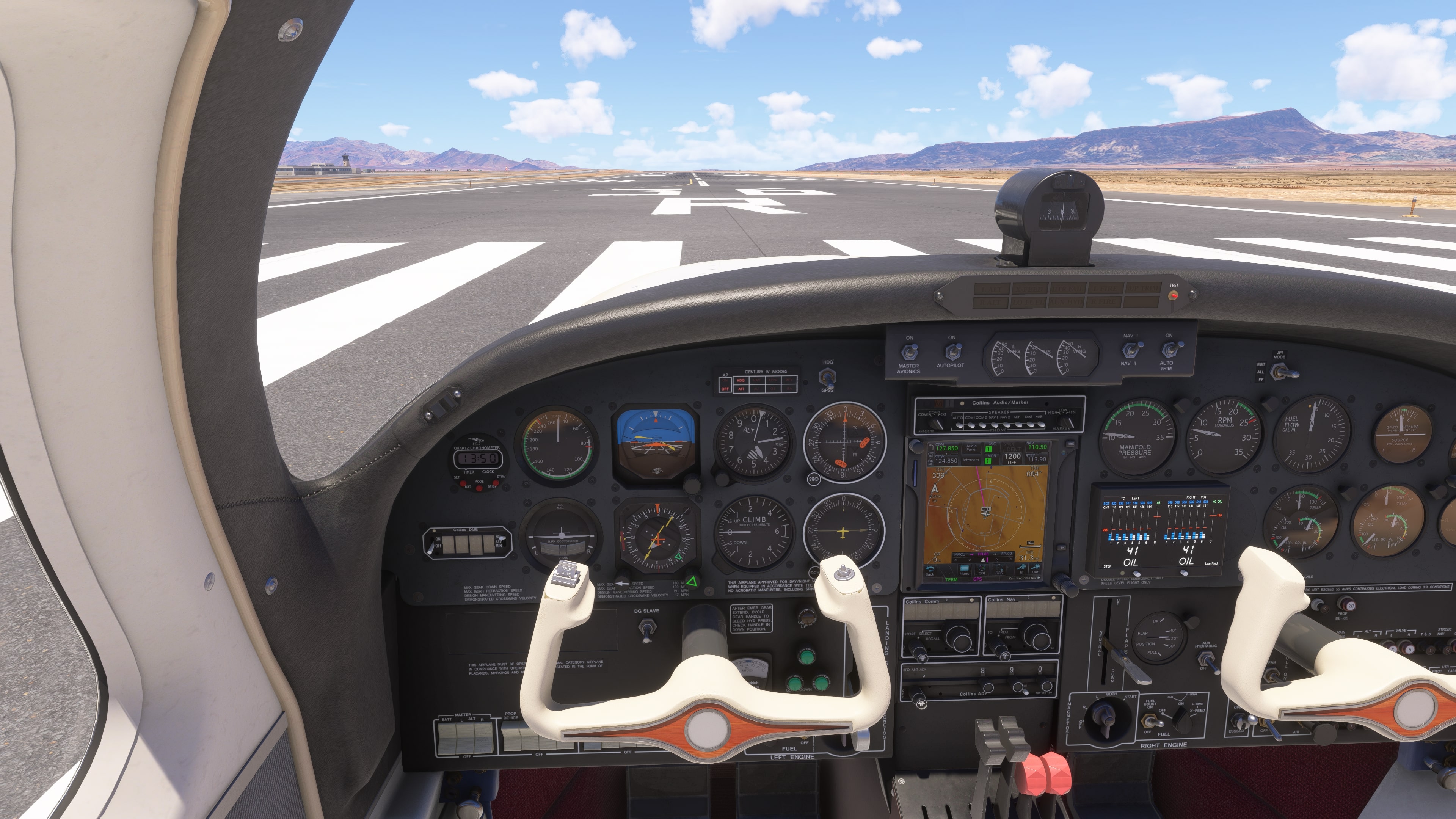This screenshot has width=1456, height=819.
Task: Tap the Back button on the GPS
Action: (x=930, y=570)
